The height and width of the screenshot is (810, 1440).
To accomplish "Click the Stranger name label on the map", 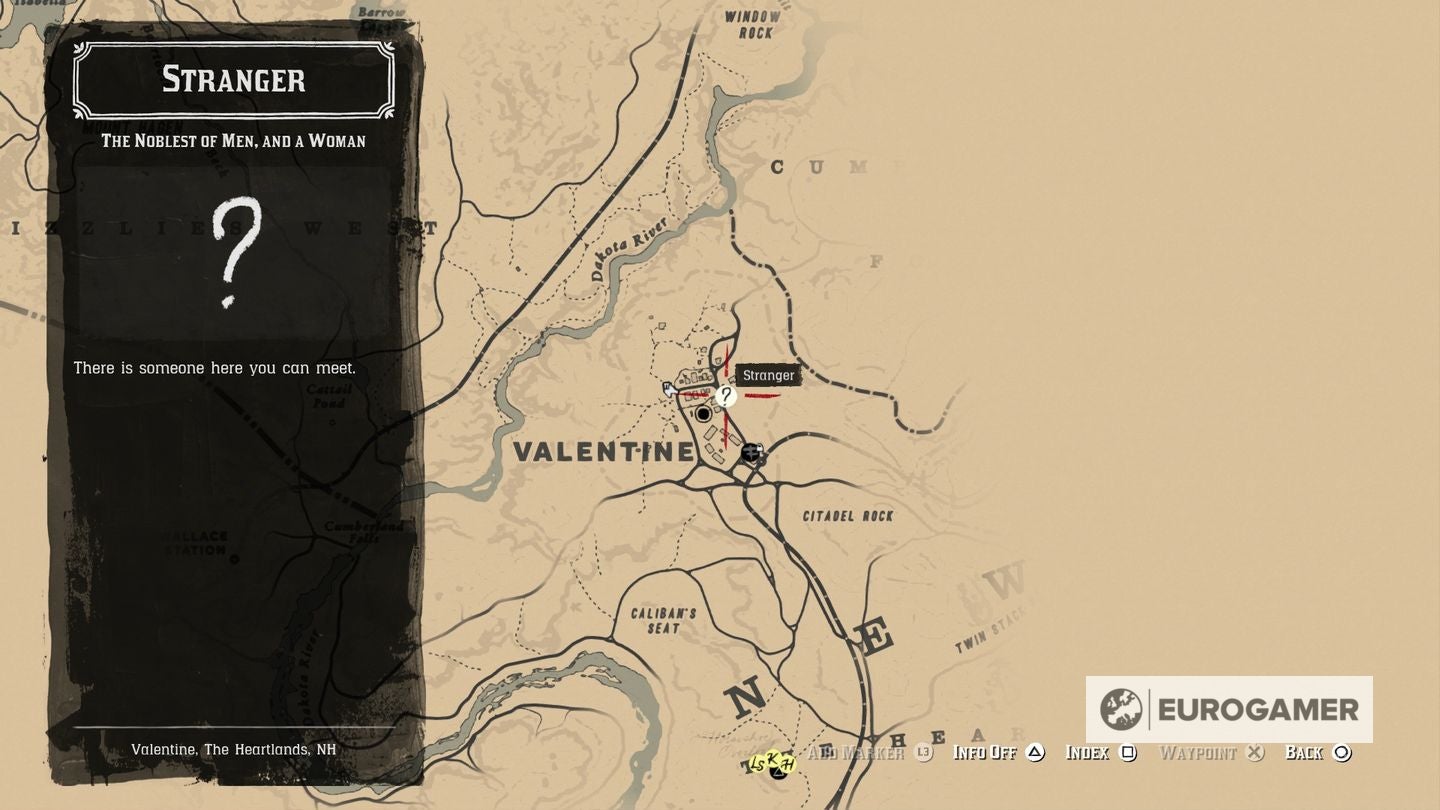I will tap(768, 376).
